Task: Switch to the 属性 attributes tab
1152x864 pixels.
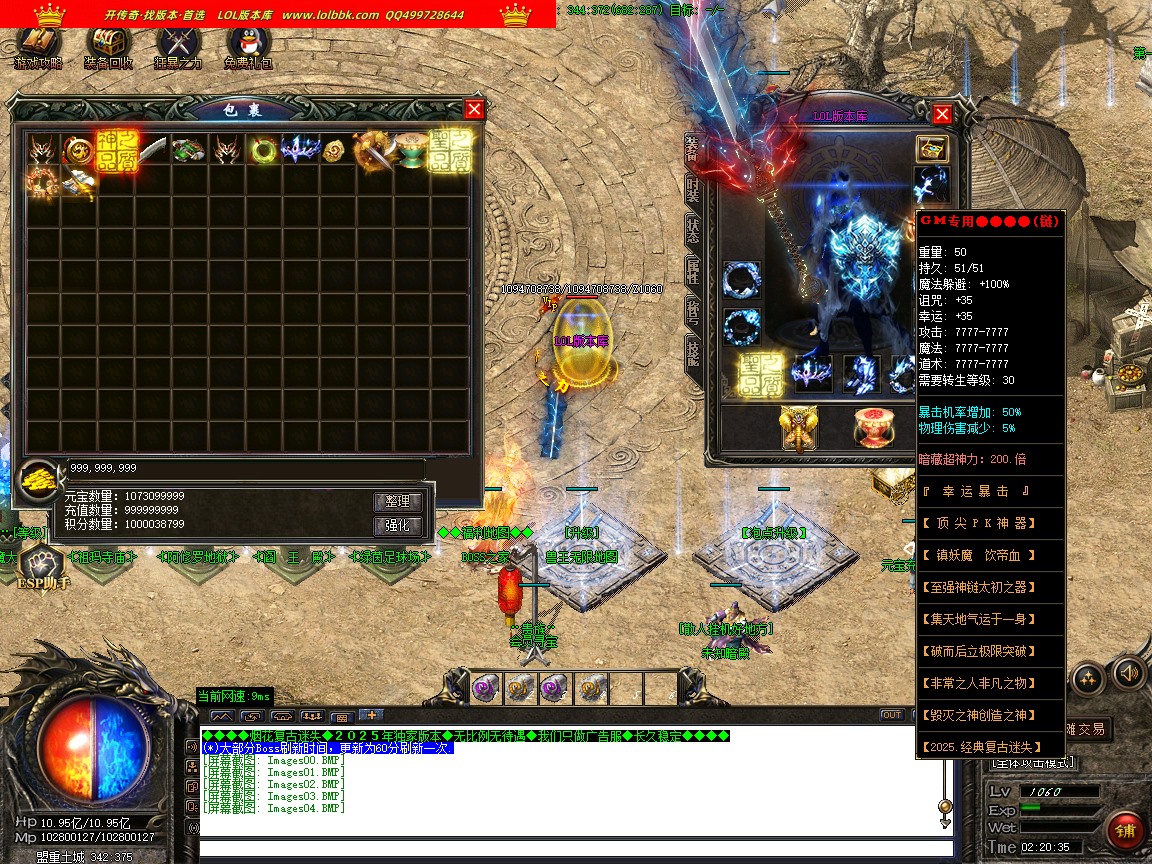Action: [692, 269]
